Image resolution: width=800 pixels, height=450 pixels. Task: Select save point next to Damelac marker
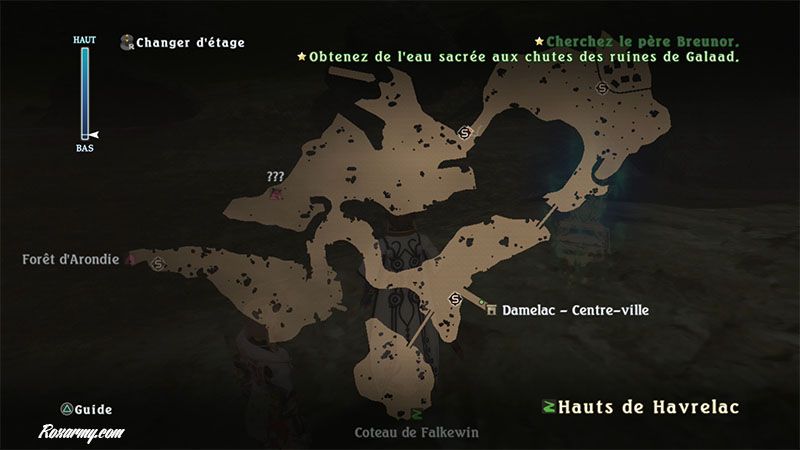456,298
